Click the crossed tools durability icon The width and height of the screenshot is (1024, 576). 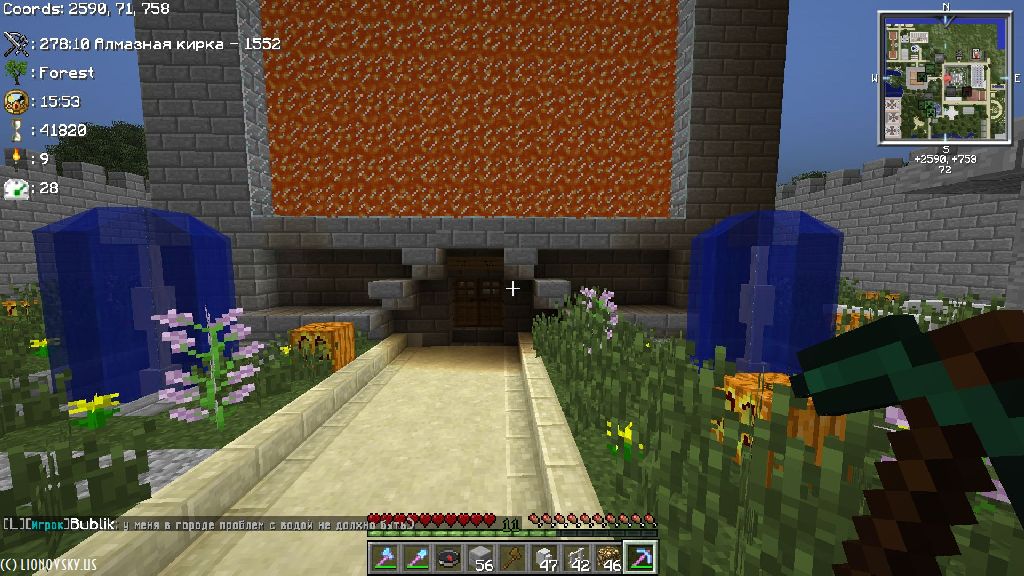17,43
